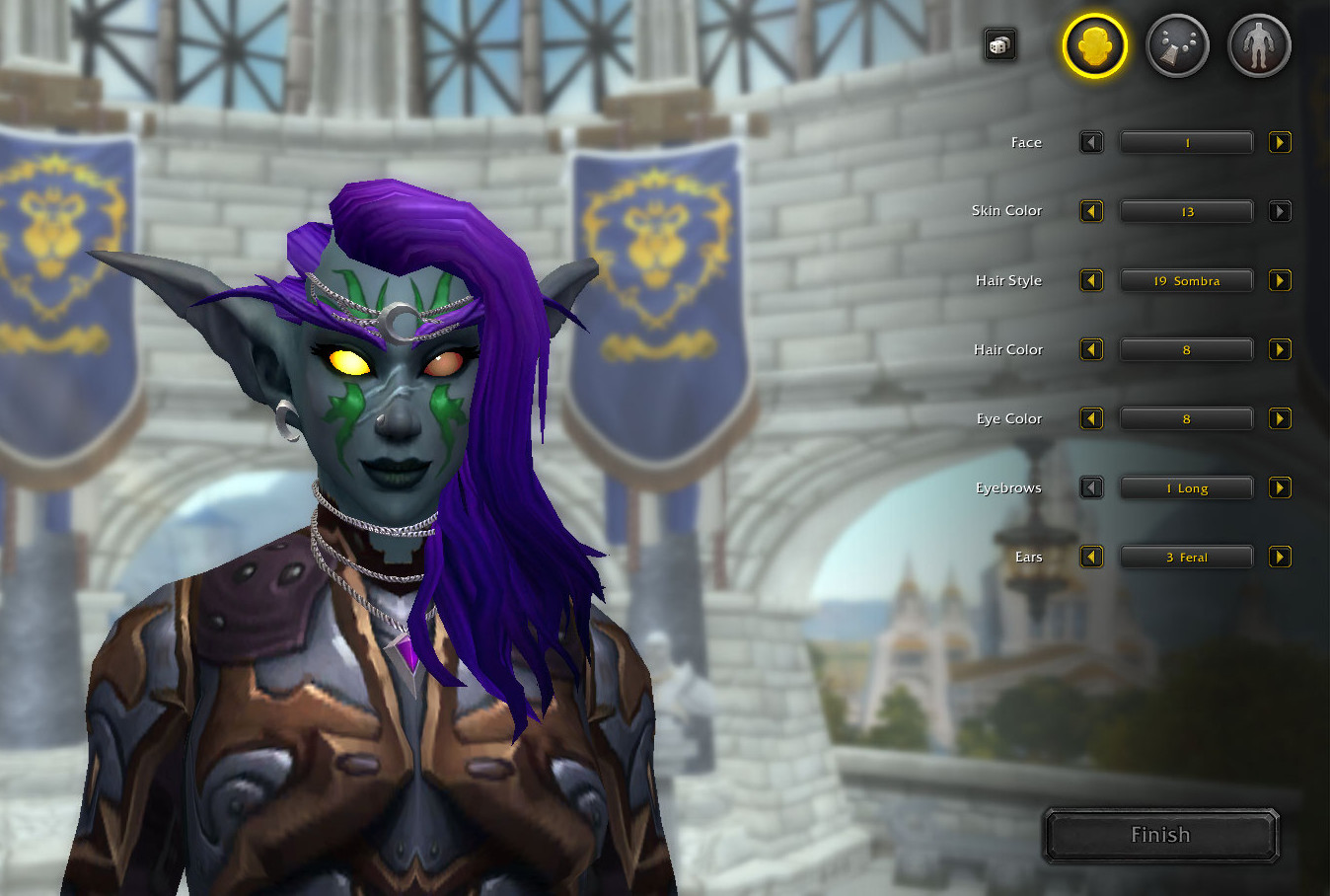Click the previous Face arrow

[x=1091, y=142]
